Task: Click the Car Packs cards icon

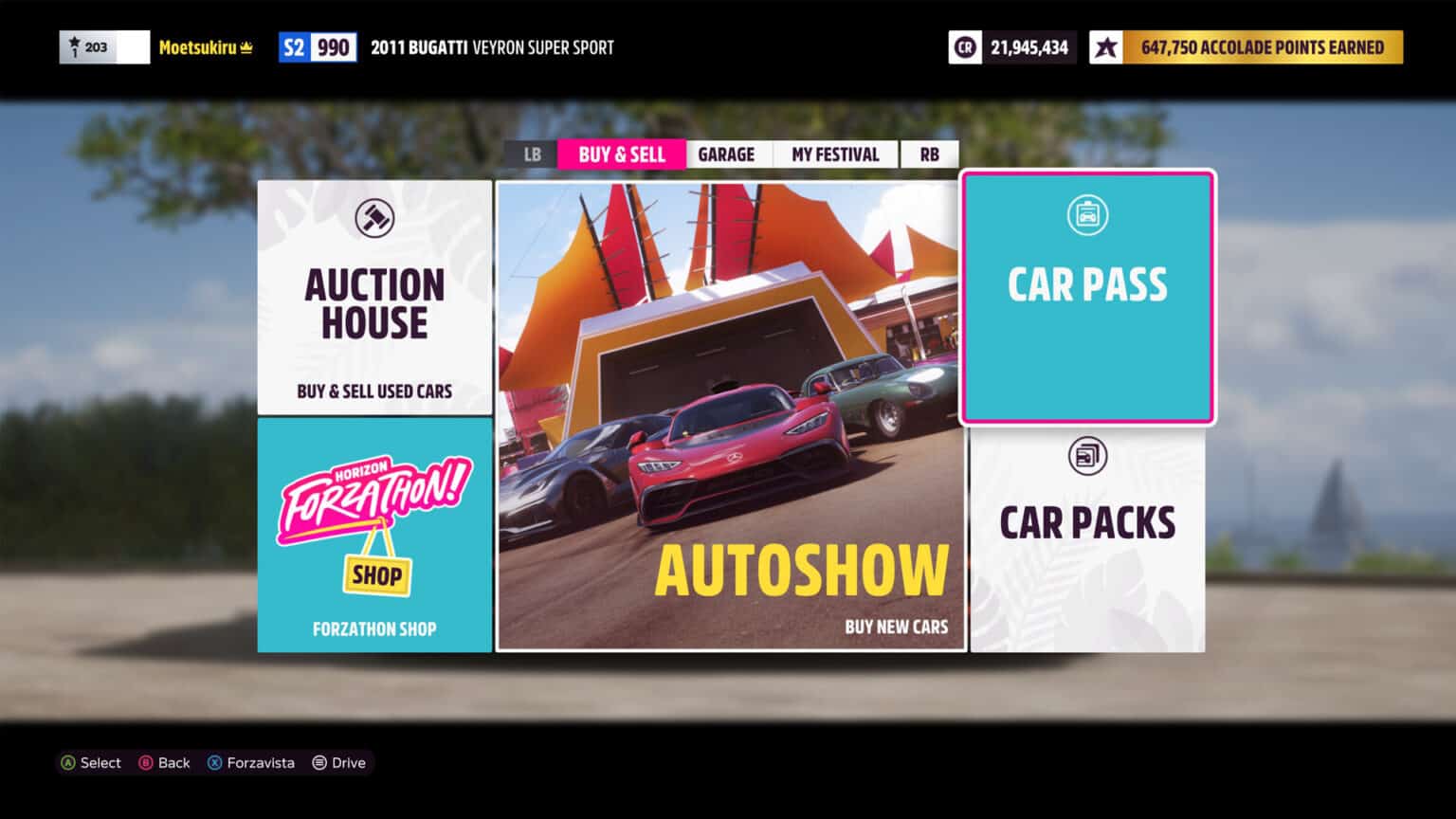Action: (1087, 455)
